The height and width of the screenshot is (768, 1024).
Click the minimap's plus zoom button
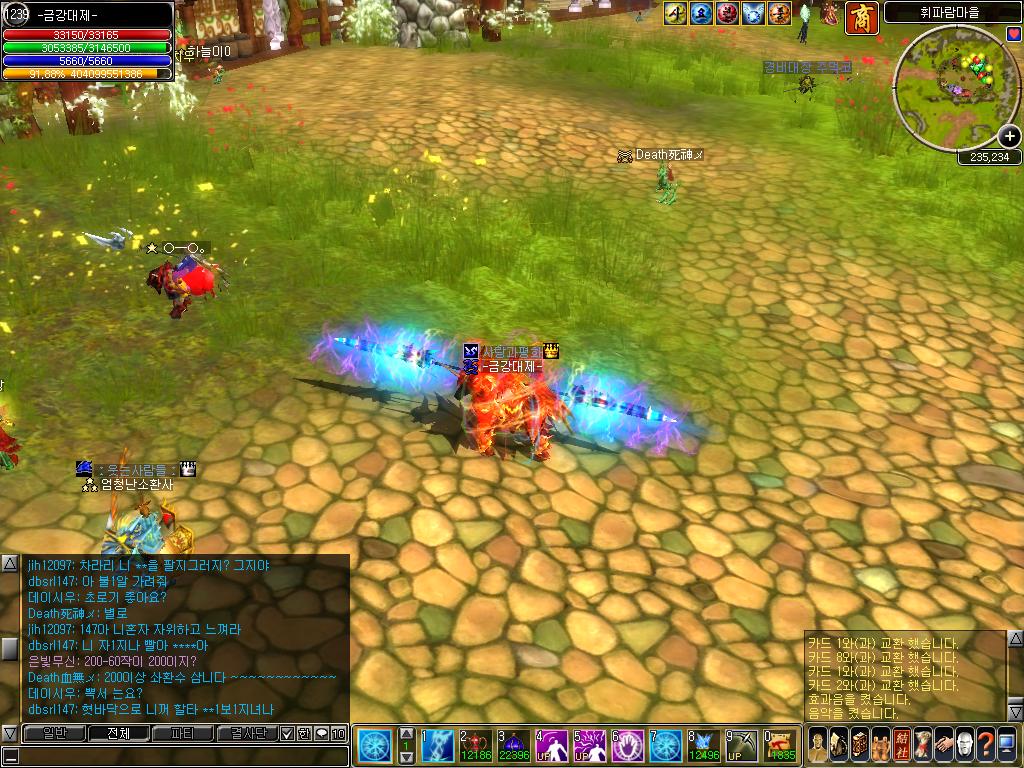(x=1008, y=137)
